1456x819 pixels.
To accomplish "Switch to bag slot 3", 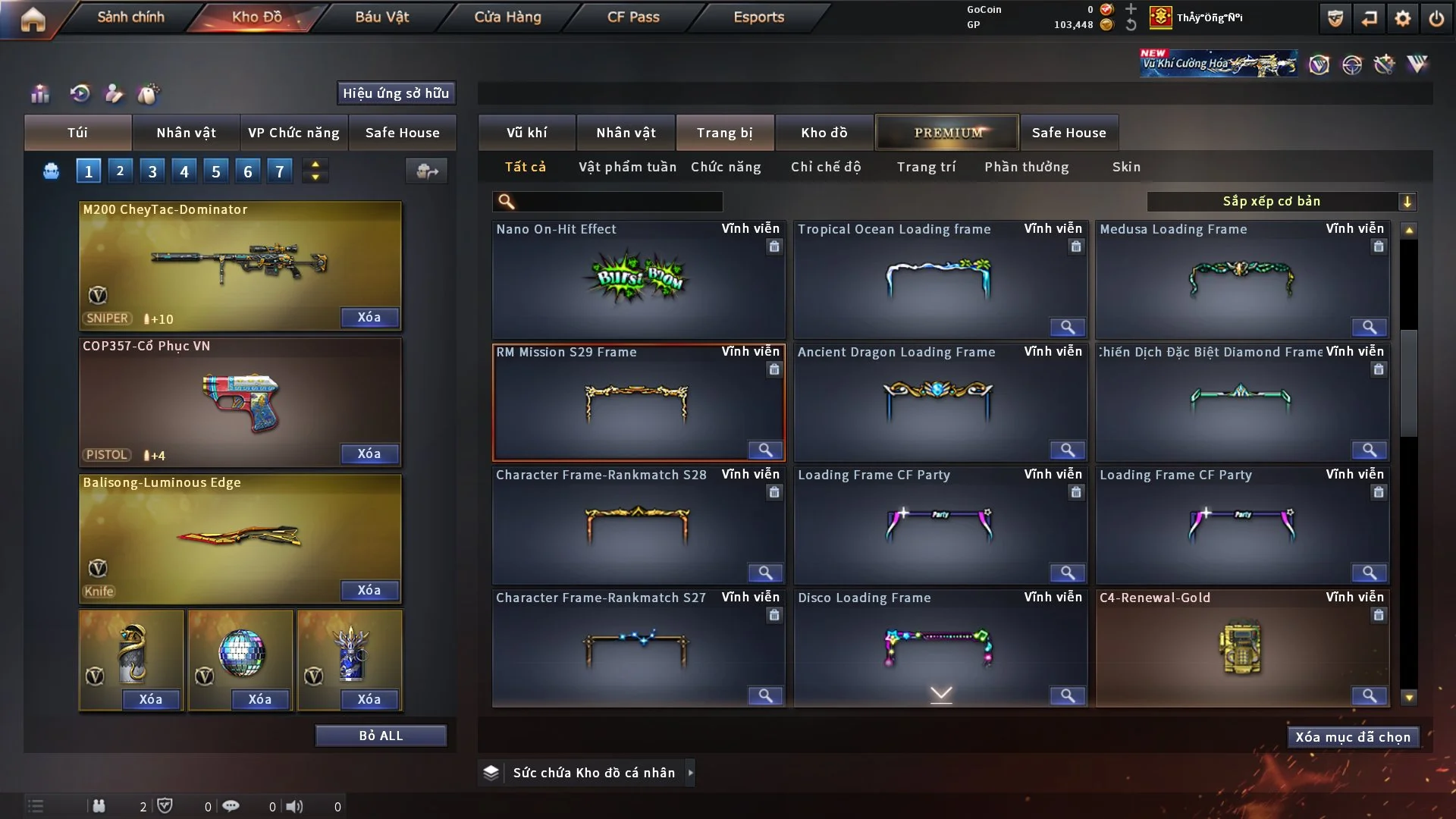I will pyautogui.click(x=152, y=171).
